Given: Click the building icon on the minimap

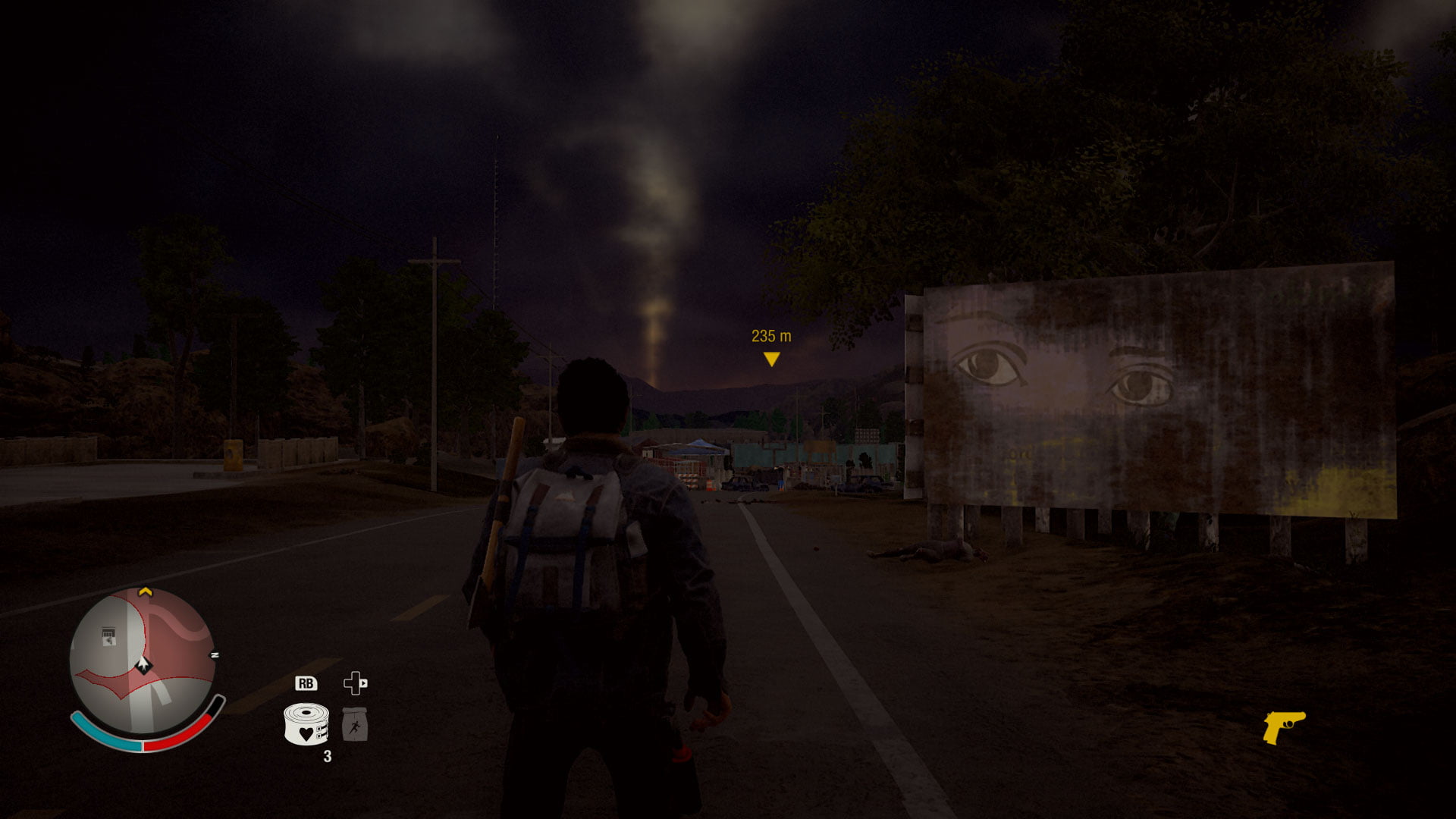Looking at the screenshot, I should click(109, 636).
